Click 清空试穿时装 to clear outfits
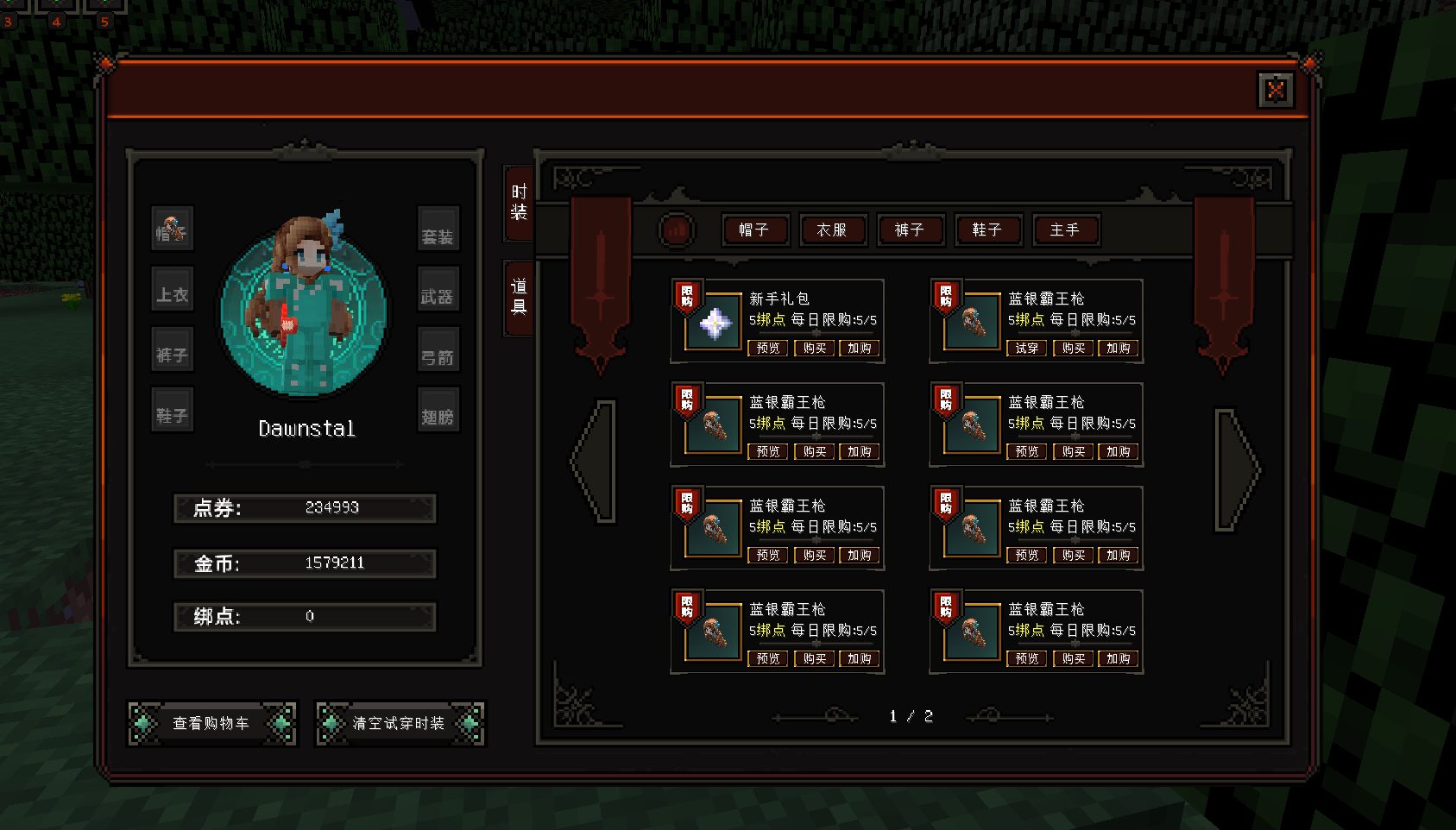The height and width of the screenshot is (830, 1456). click(399, 723)
